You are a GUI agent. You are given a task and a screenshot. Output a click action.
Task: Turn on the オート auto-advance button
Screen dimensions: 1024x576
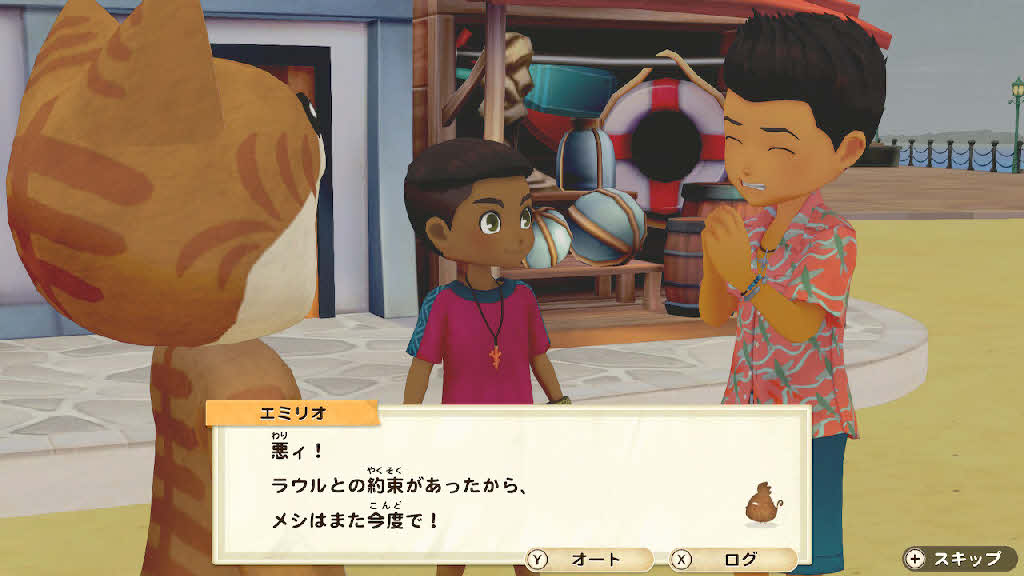point(590,560)
